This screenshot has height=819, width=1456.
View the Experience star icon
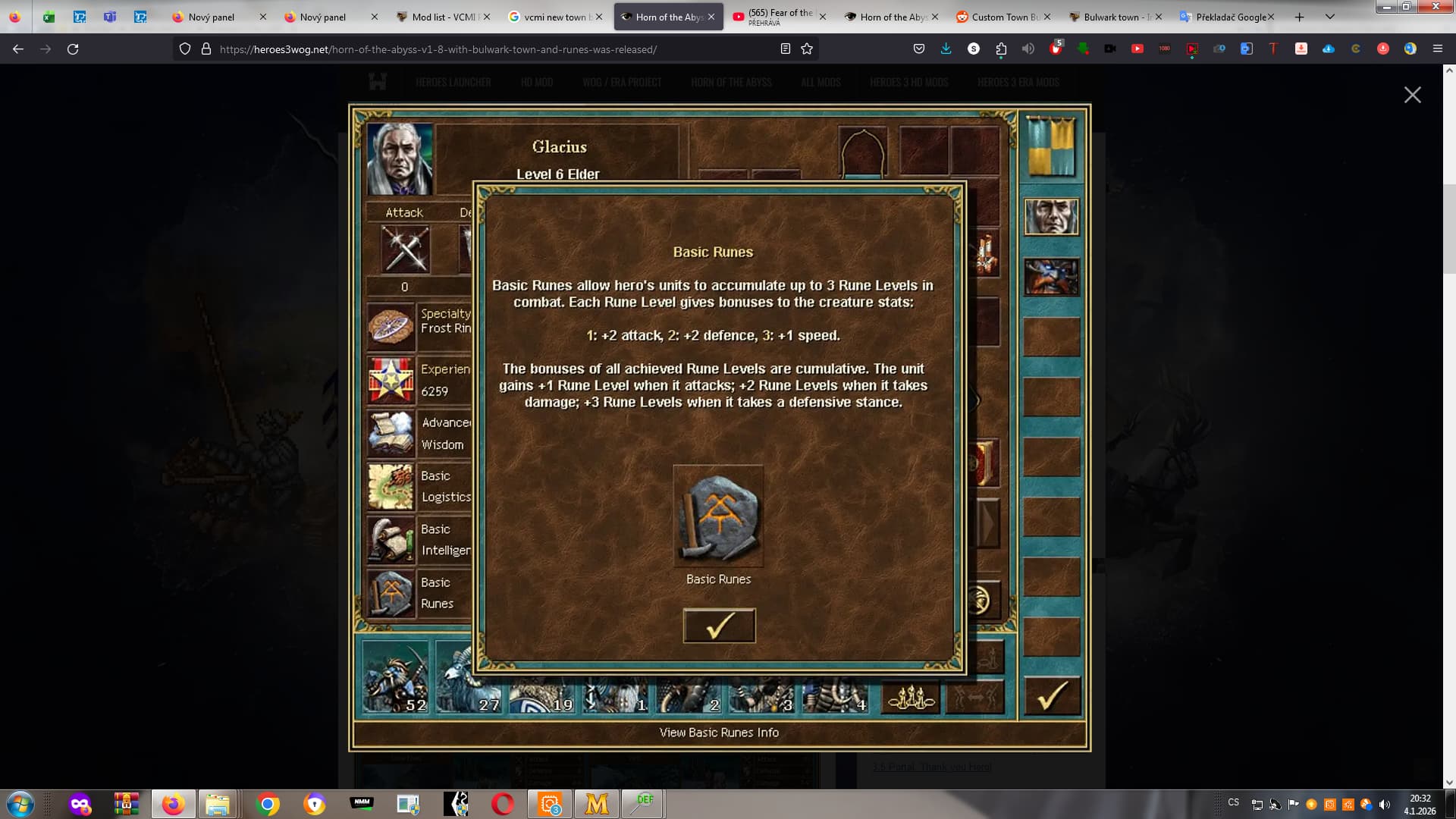coord(391,380)
